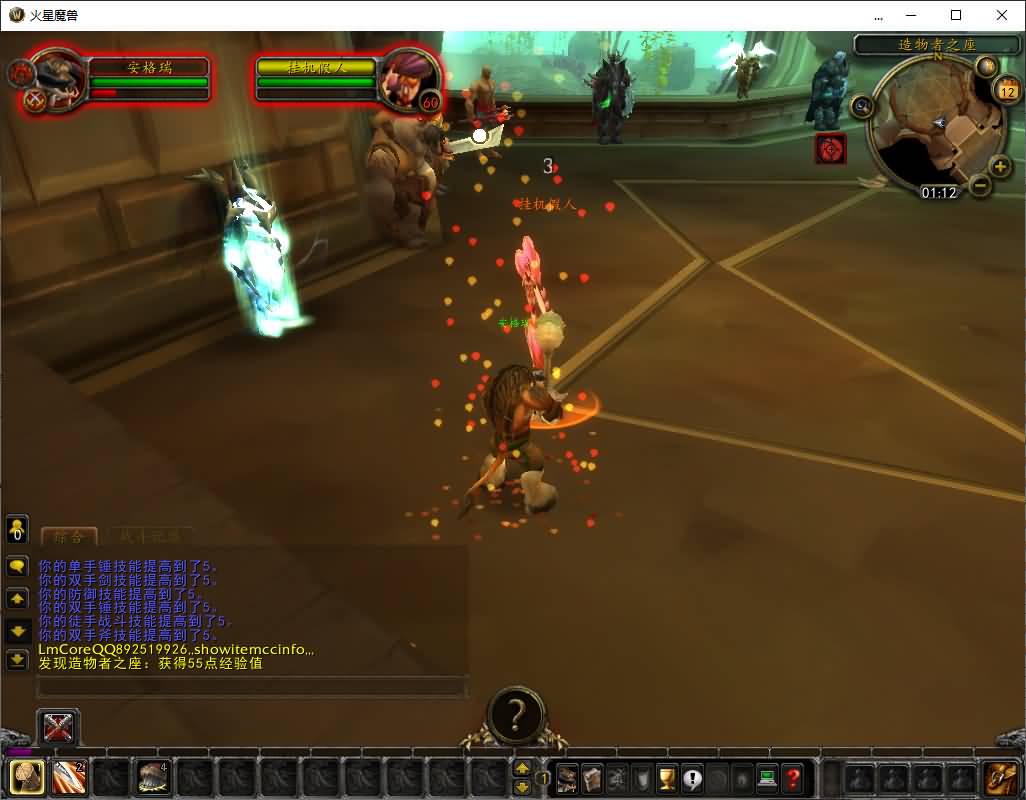Focus the chat input box
1026x800 pixels.
click(x=252, y=687)
